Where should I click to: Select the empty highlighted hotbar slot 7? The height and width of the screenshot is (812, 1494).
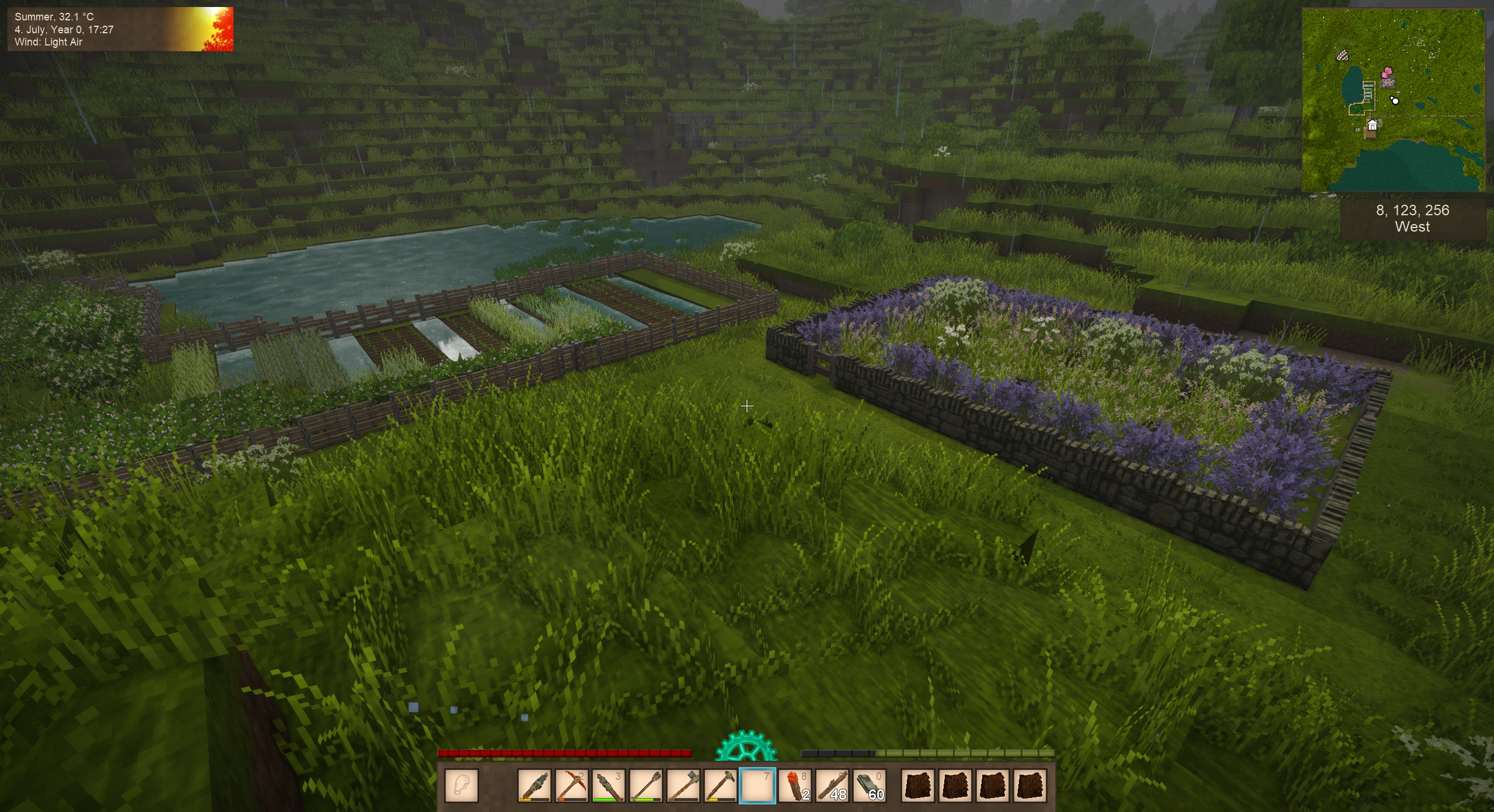[757, 785]
